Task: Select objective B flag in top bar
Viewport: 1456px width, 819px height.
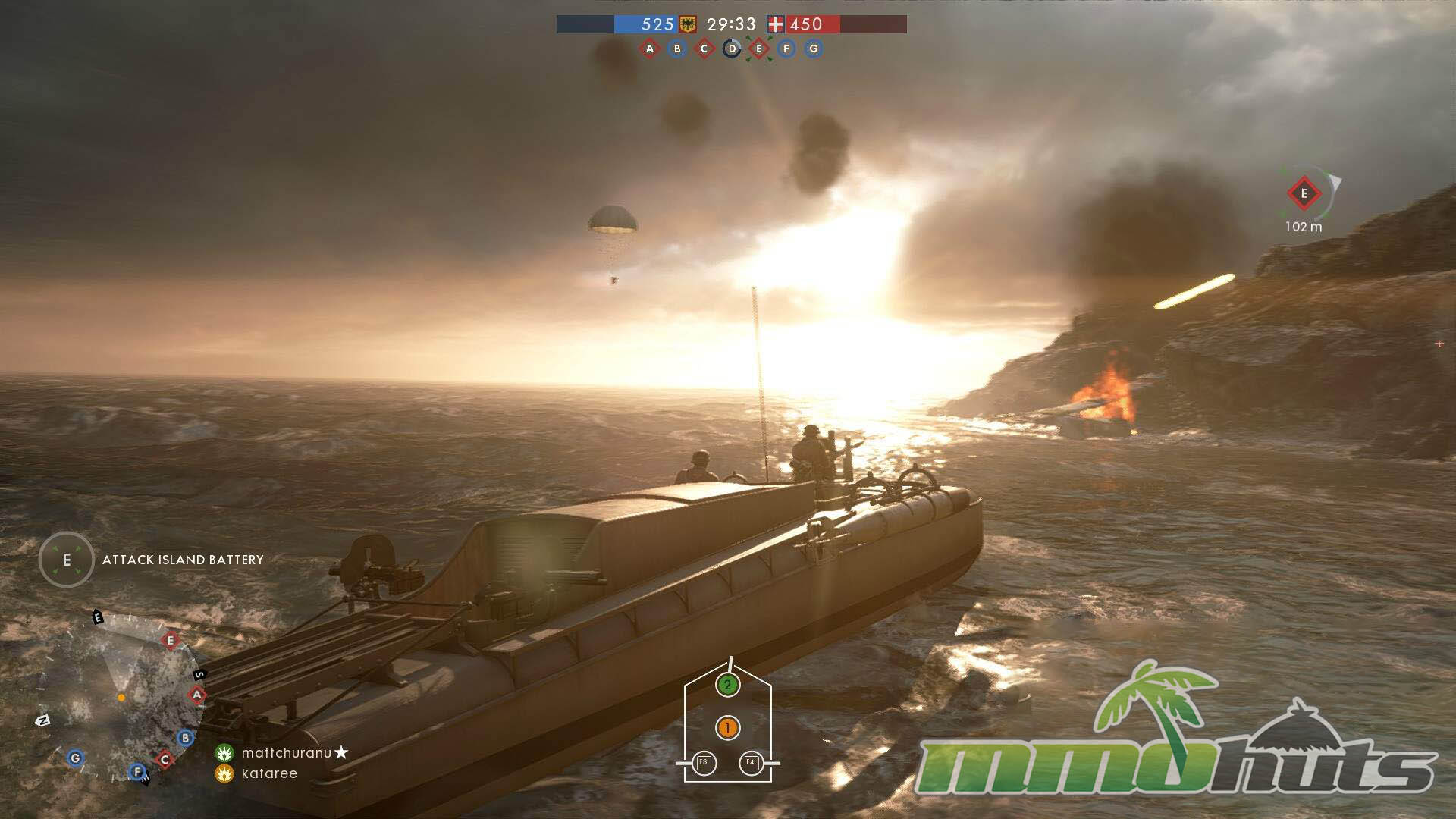Action: coord(677,49)
